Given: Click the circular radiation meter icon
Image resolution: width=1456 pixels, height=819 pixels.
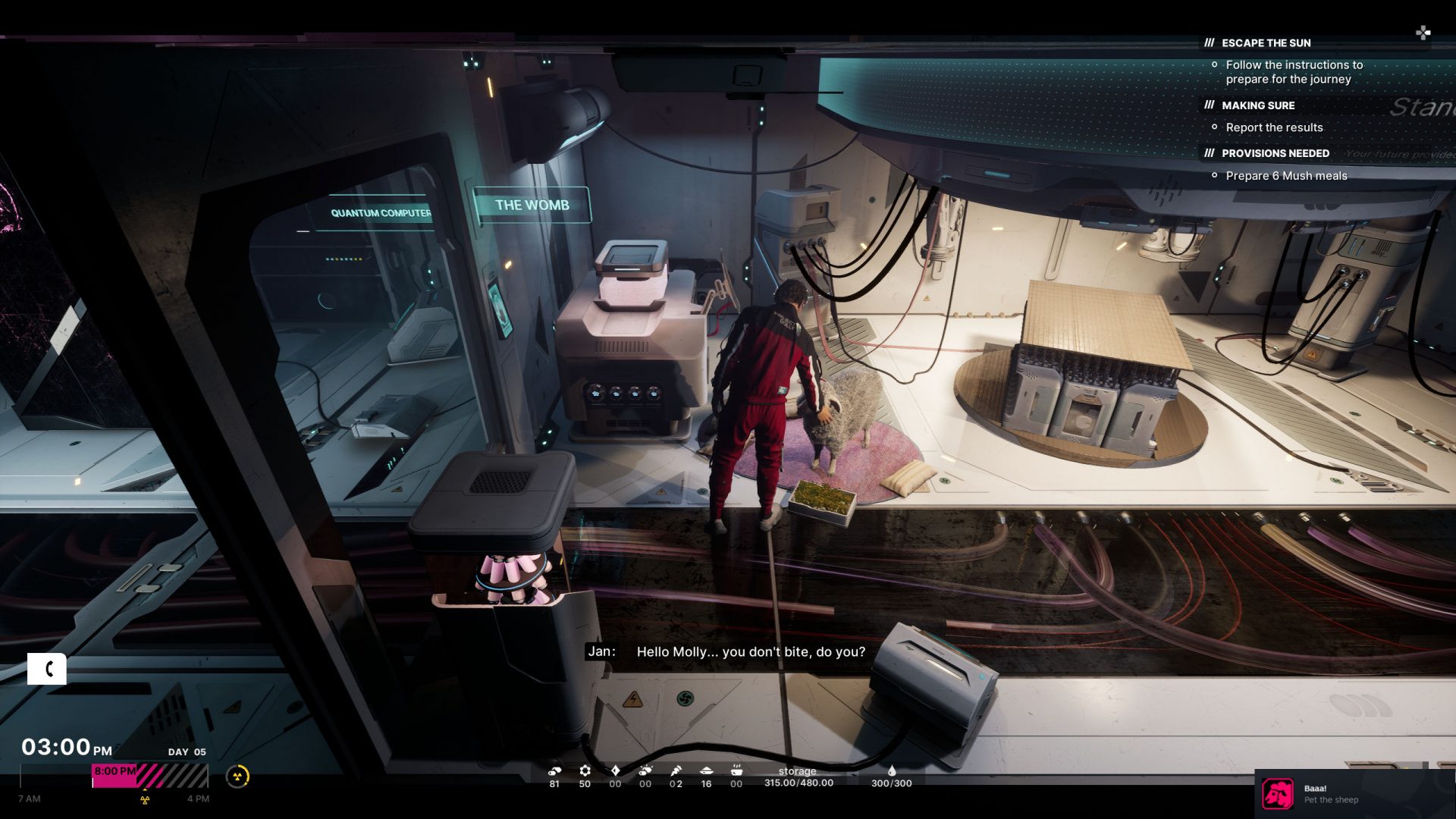Looking at the screenshot, I should click(x=238, y=777).
